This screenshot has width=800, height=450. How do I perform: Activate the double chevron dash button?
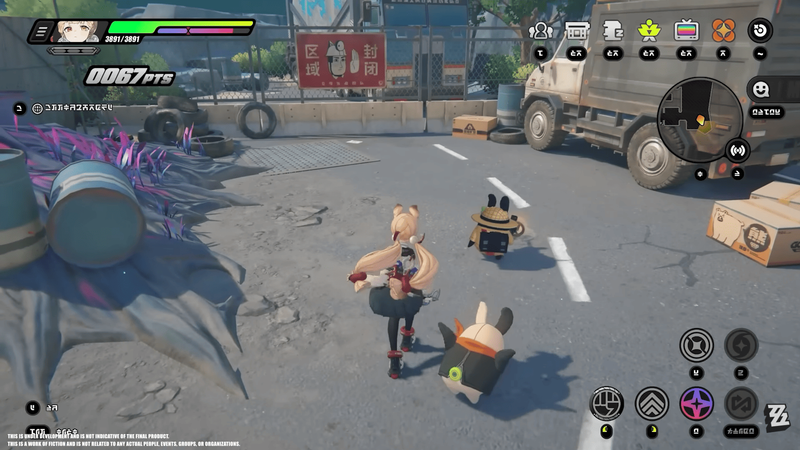(652, 403)
